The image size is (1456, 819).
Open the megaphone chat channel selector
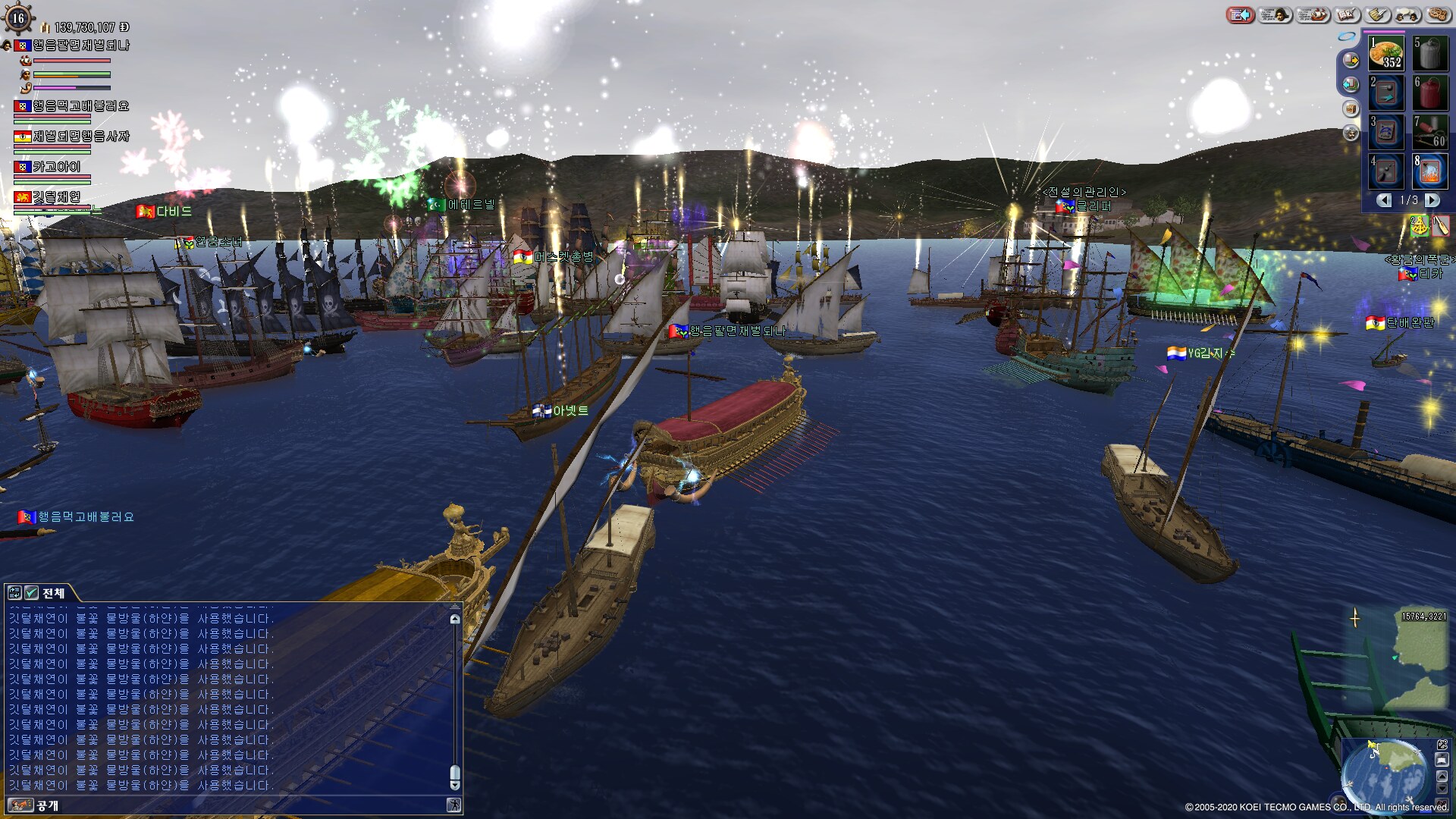coord(20,805)
